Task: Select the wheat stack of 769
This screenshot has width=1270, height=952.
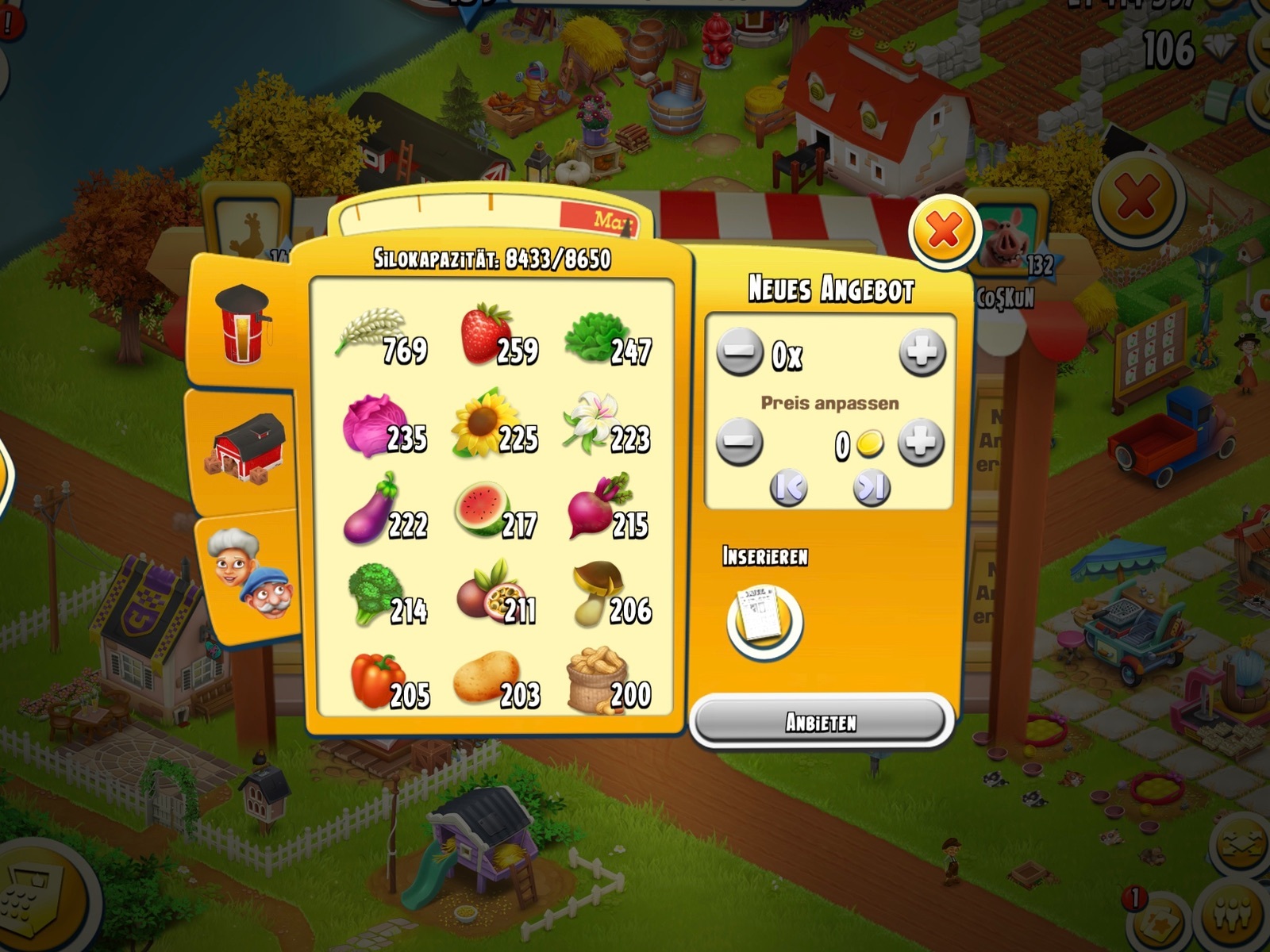Action: [381, 337]
